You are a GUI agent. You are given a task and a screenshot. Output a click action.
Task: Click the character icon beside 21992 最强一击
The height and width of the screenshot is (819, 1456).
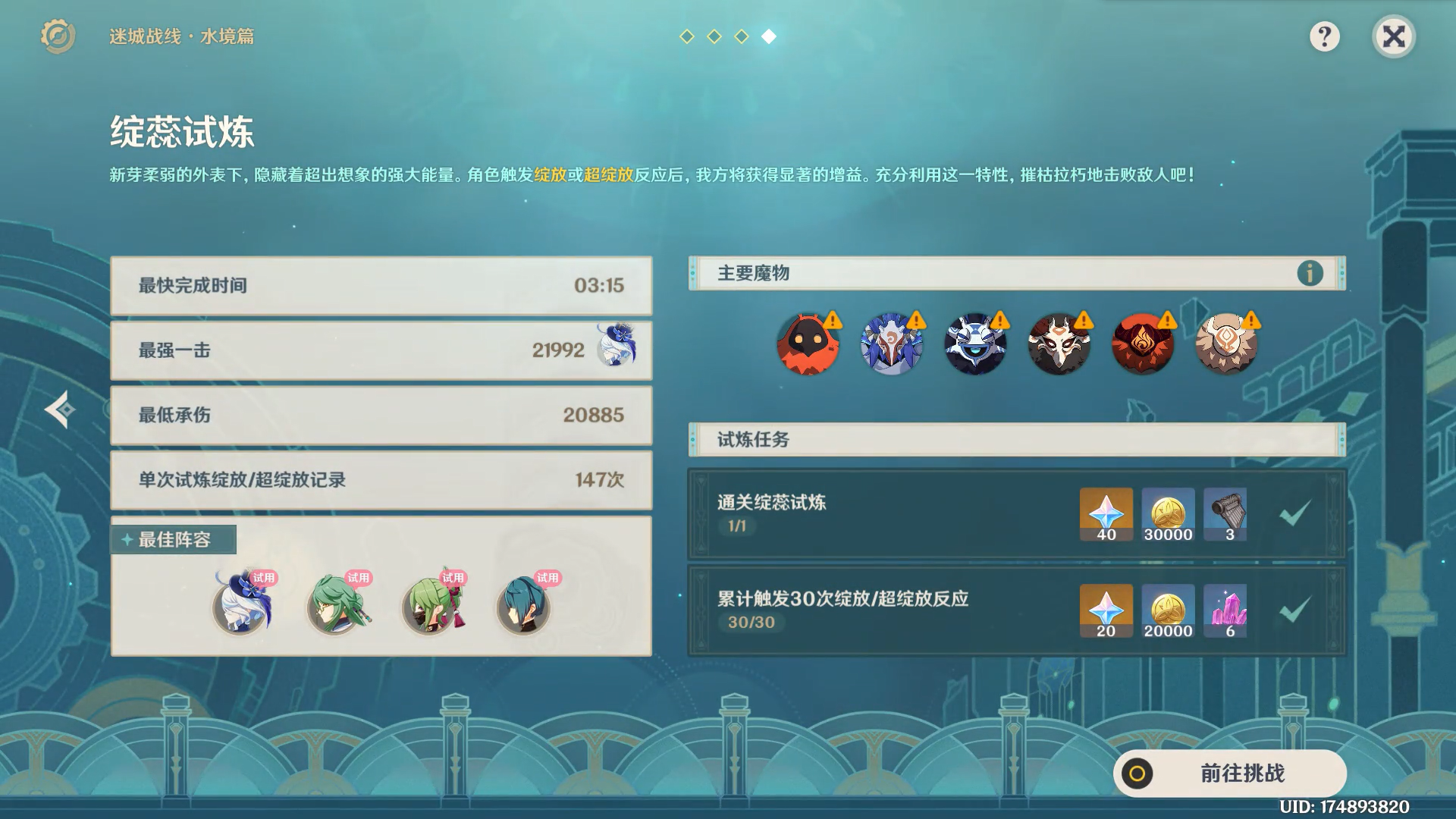tap(613, 350)
